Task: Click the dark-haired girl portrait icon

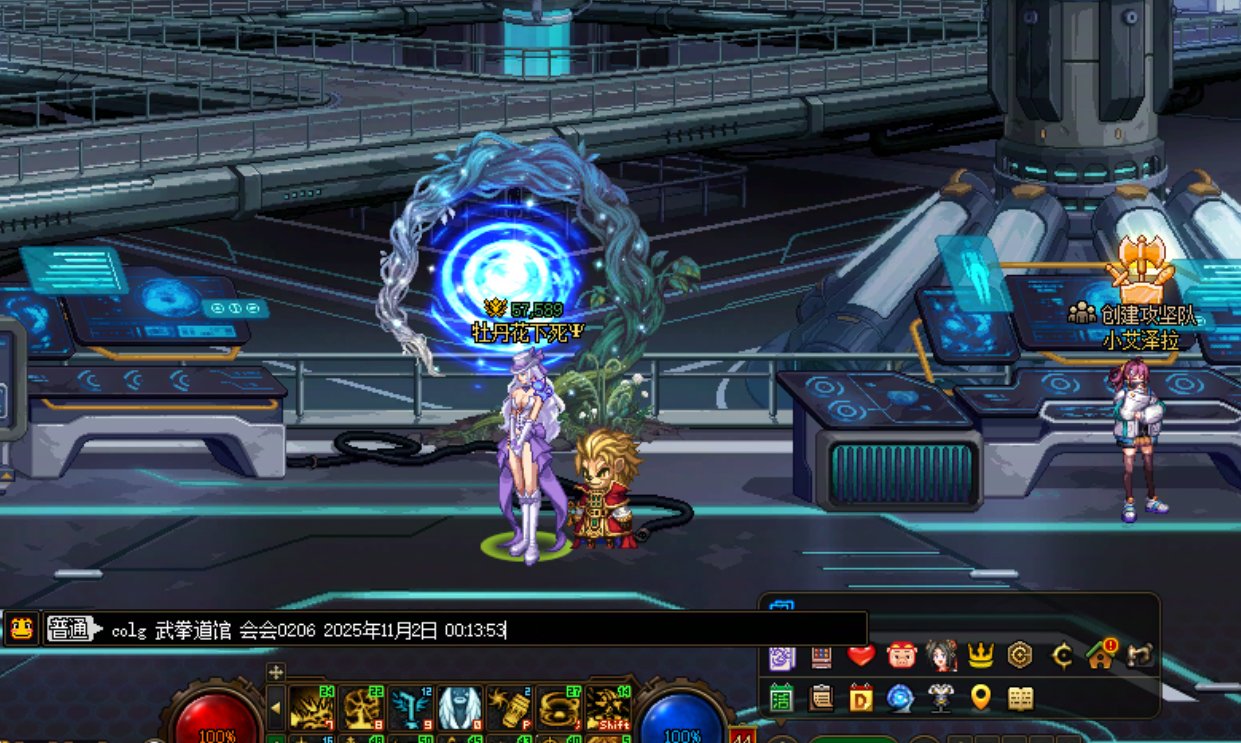Action: (940, 655)
